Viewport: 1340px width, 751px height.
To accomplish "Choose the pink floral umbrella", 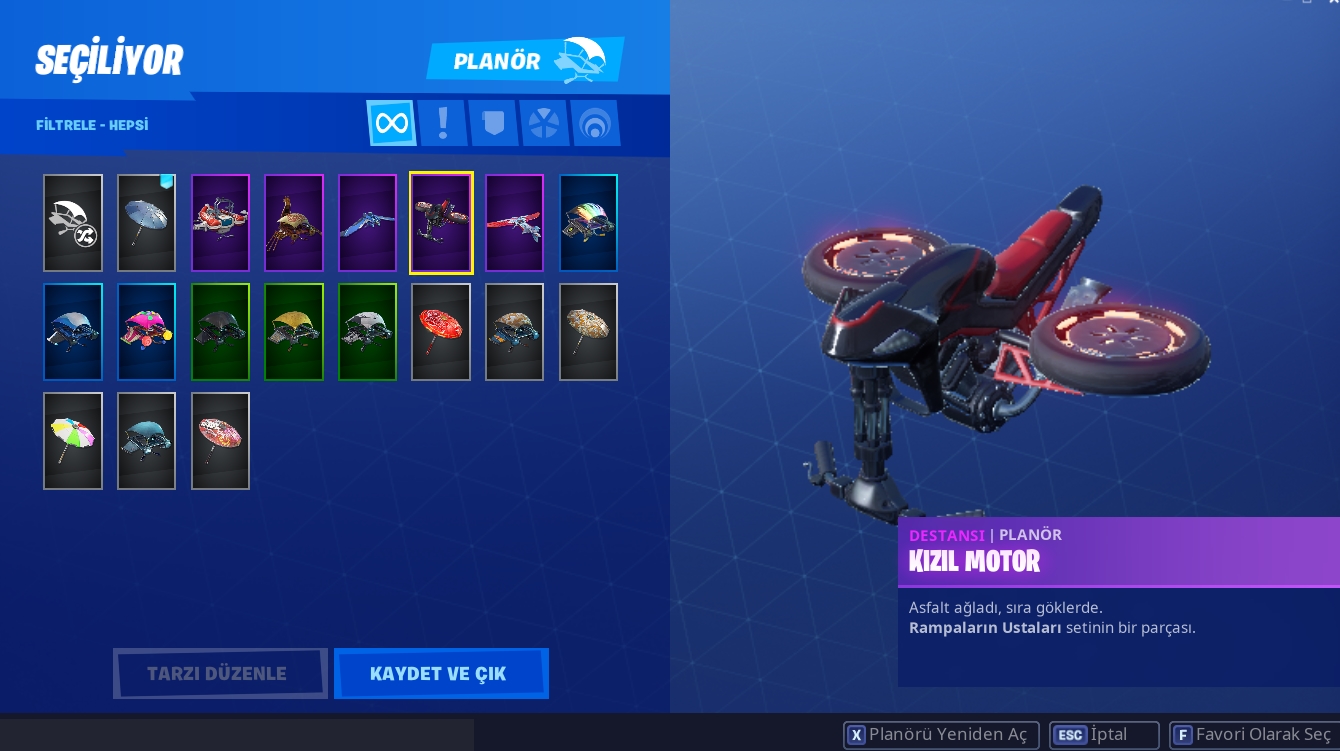I will pos(220,441).
